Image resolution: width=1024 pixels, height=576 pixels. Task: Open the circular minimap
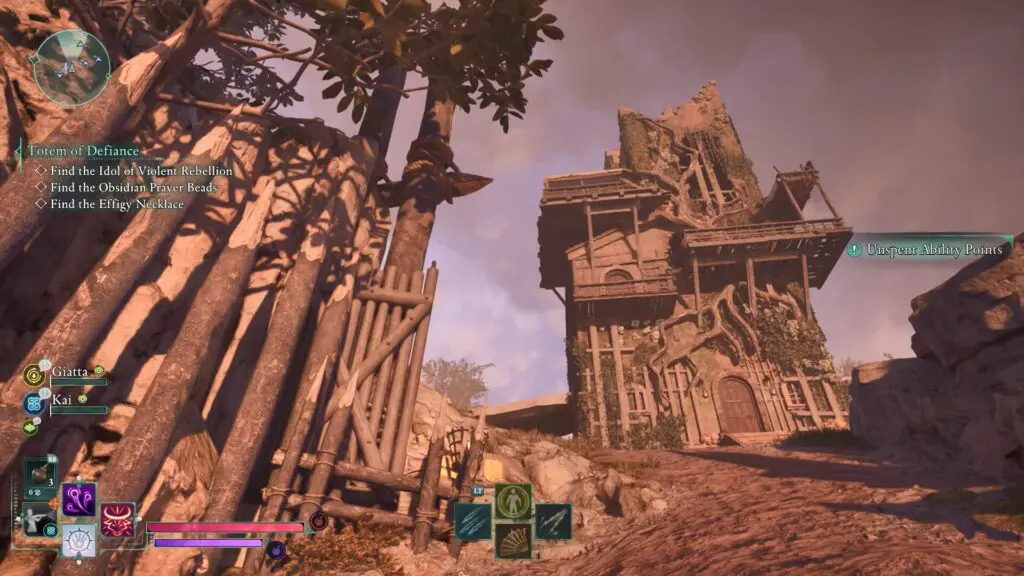(71, 67)
